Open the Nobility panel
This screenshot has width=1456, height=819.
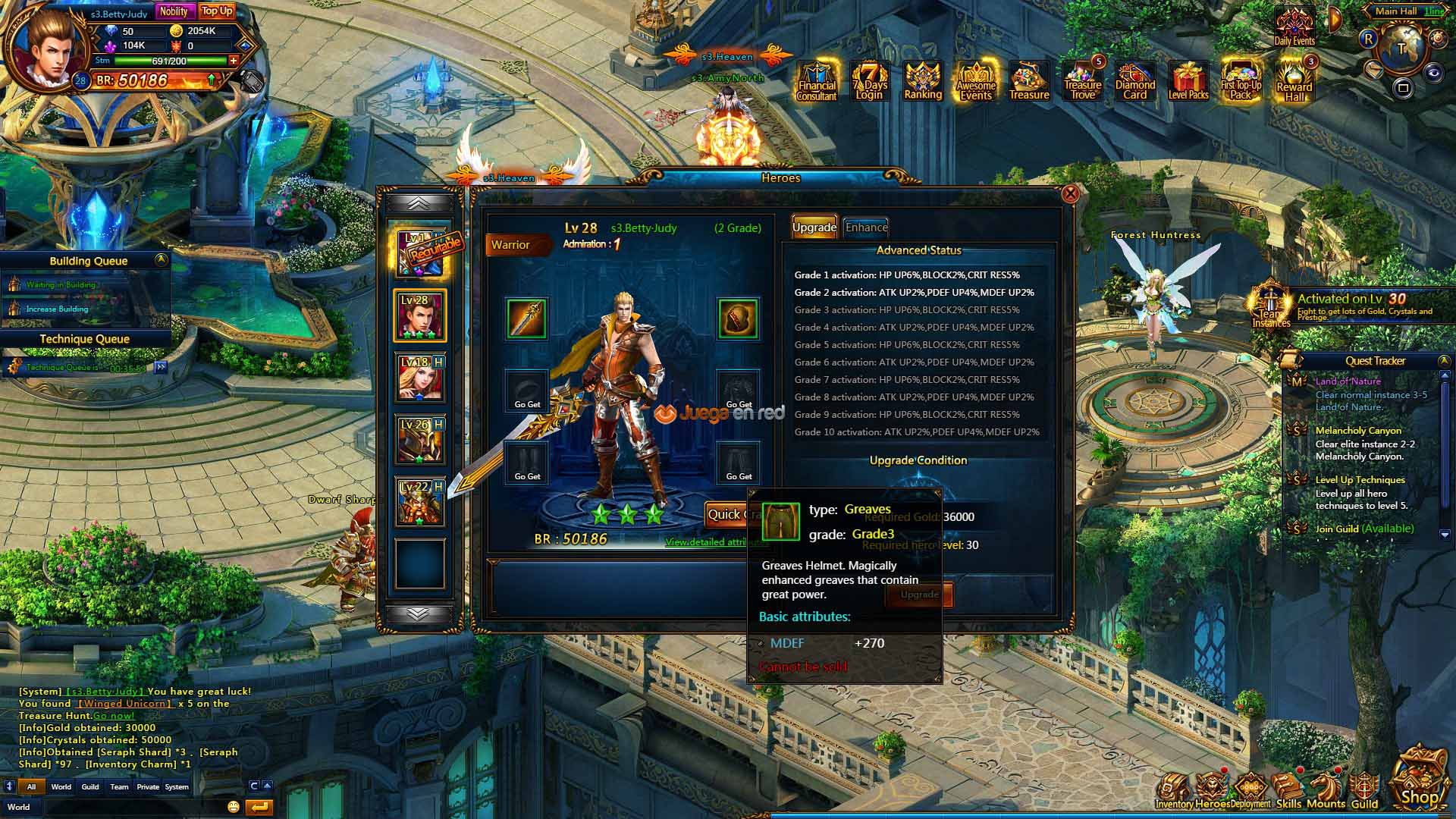coord(174,11)
